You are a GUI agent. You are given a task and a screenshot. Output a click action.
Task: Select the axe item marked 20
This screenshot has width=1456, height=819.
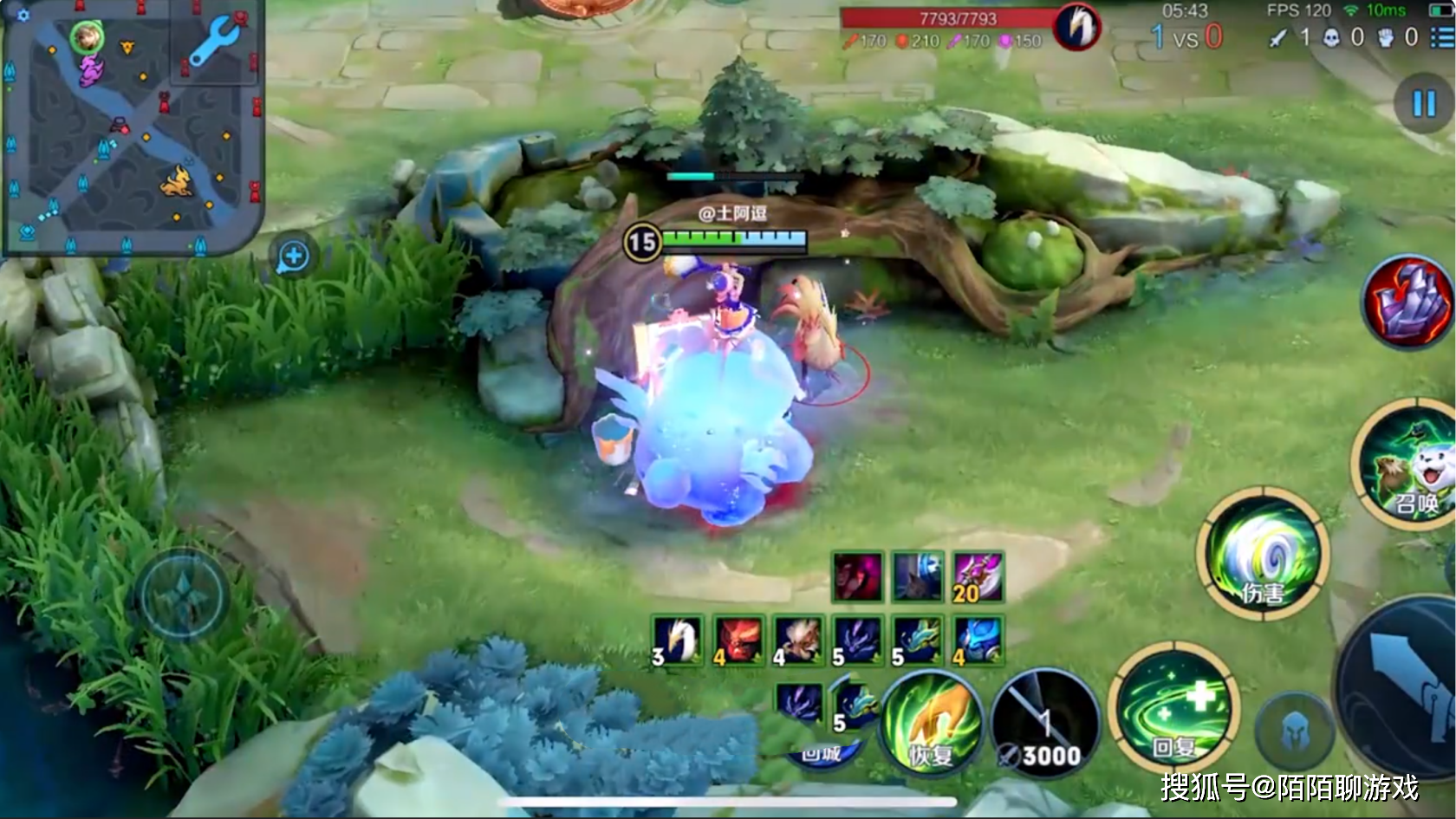click(x=978, y=577)
